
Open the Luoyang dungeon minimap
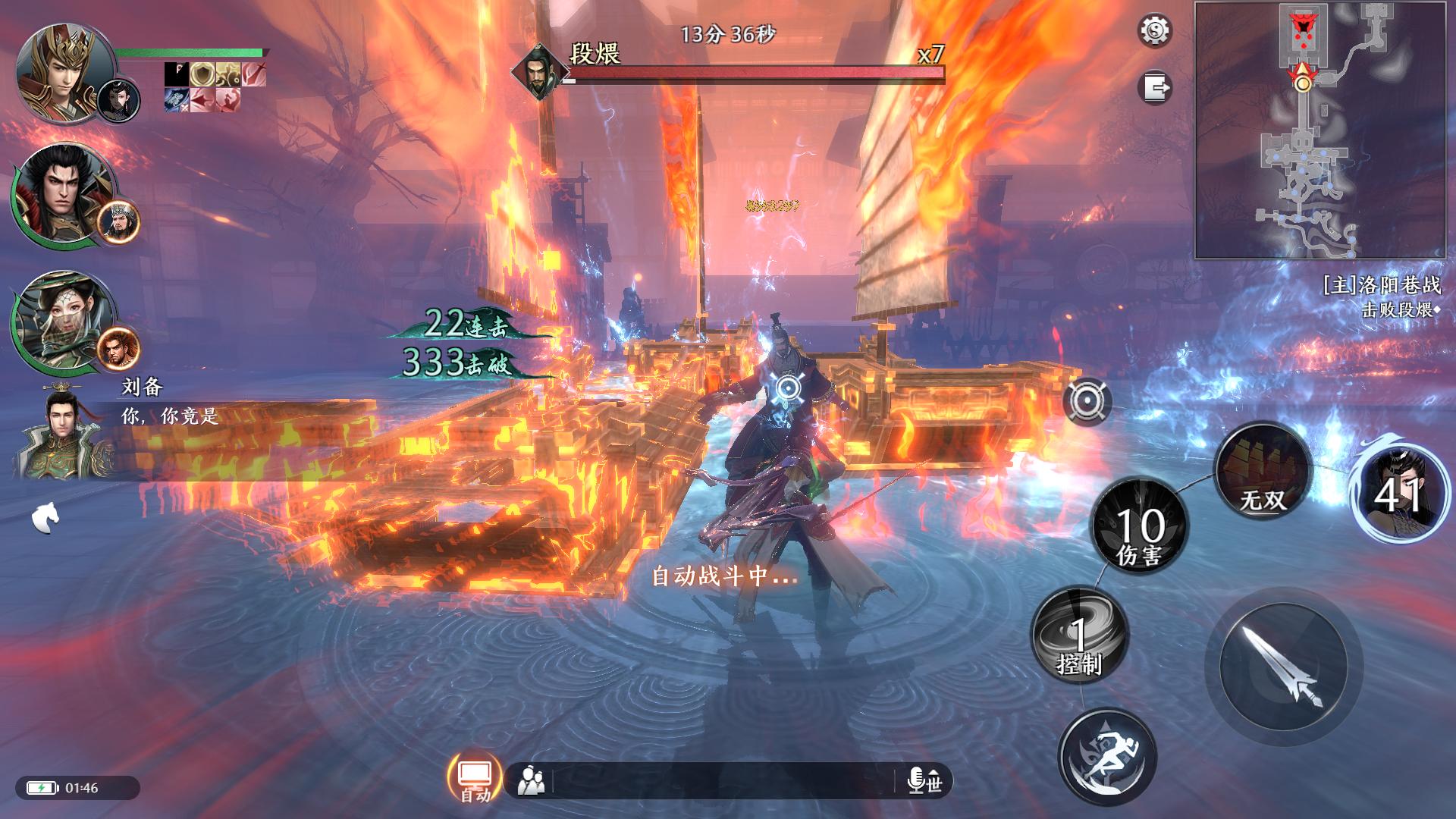1324,130
